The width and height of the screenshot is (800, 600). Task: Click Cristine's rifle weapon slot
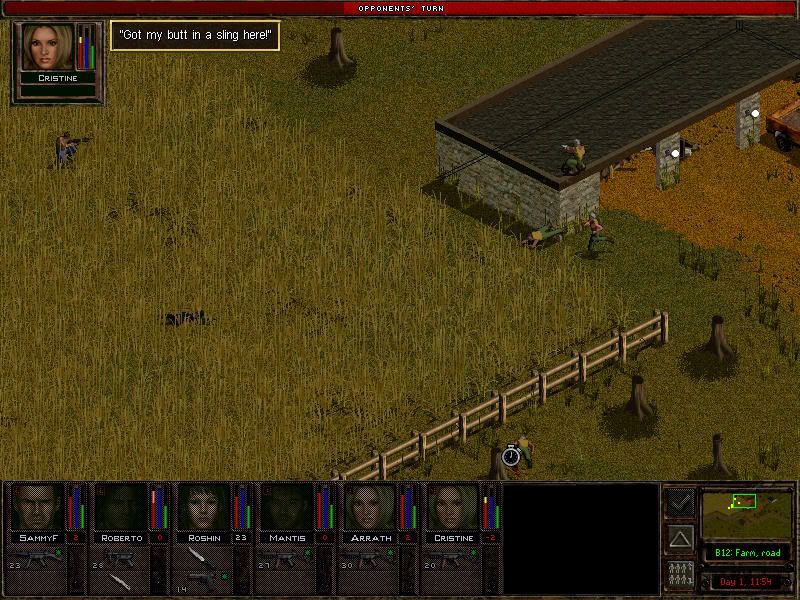(x=453, y=558)
